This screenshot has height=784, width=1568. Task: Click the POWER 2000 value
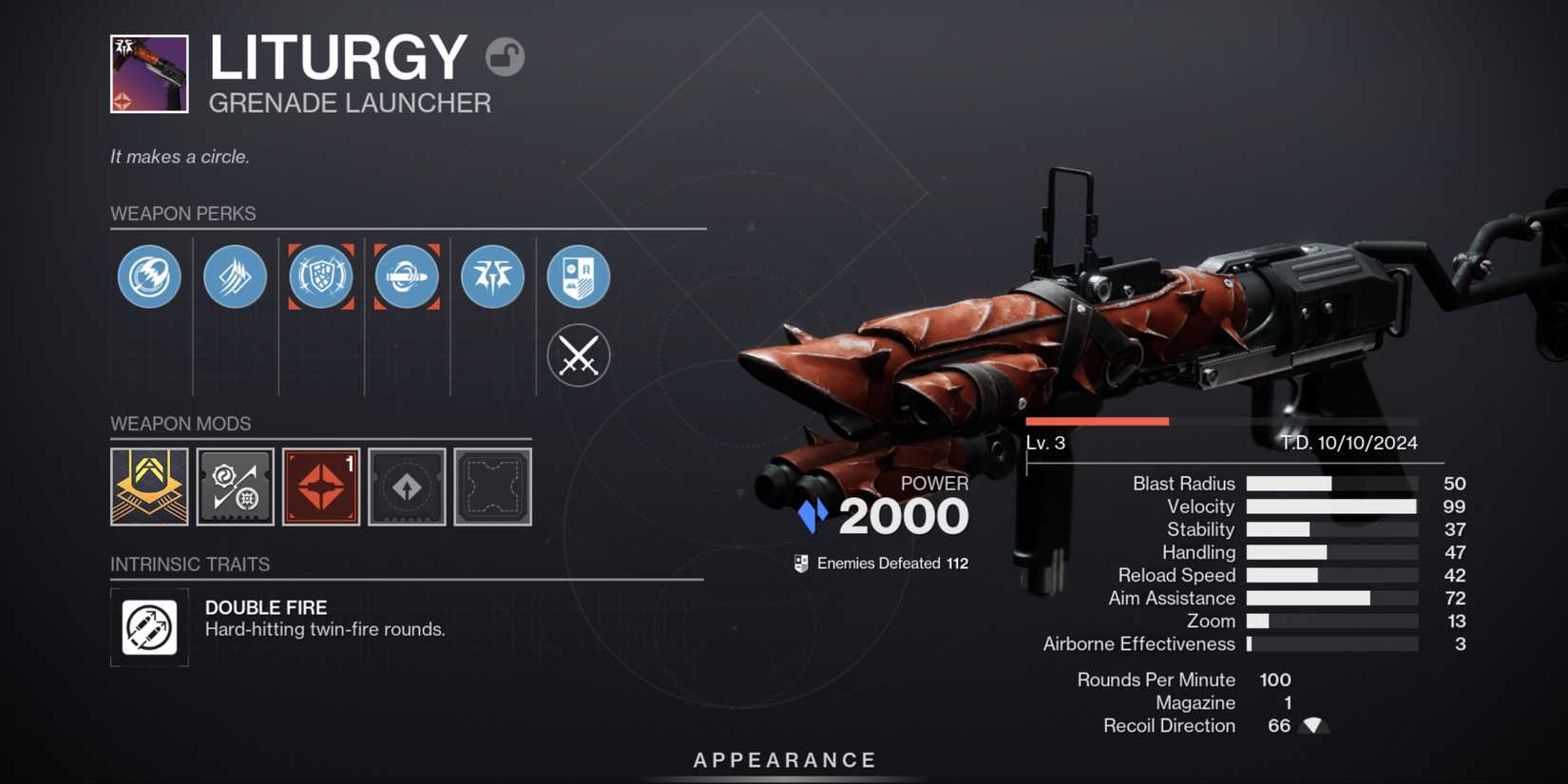(x=903, y=515)
